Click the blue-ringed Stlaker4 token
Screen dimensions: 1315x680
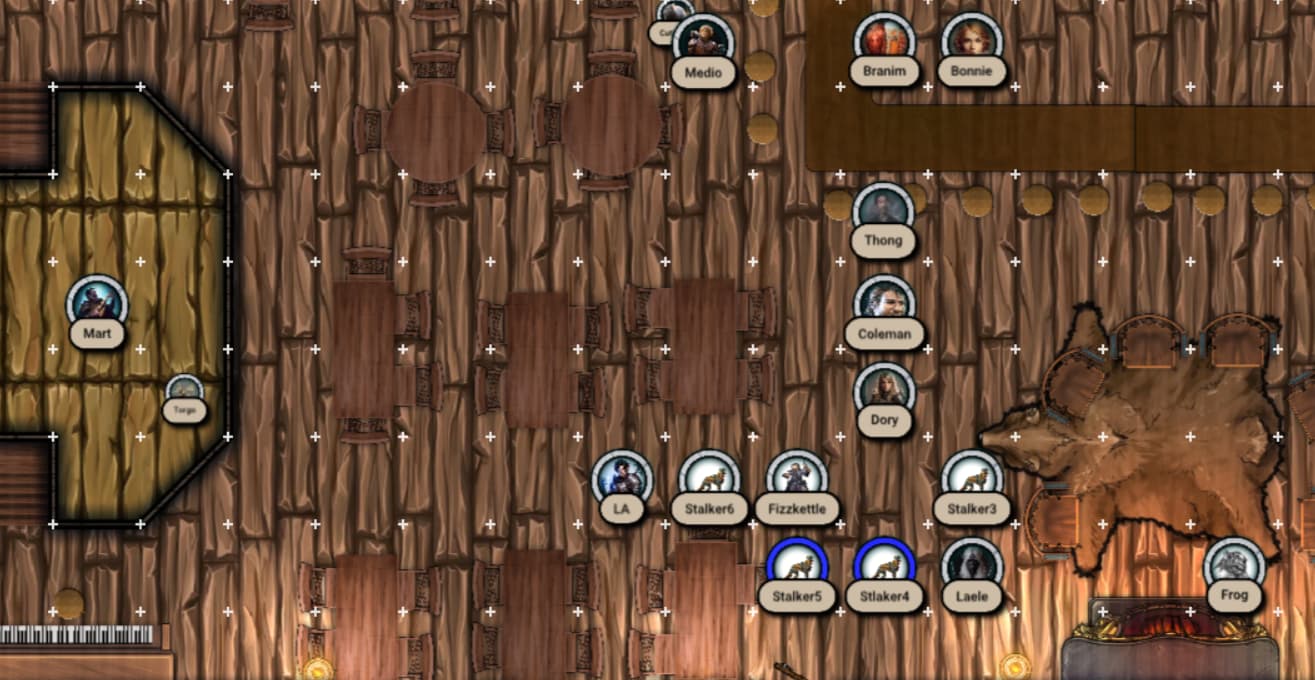884,567
